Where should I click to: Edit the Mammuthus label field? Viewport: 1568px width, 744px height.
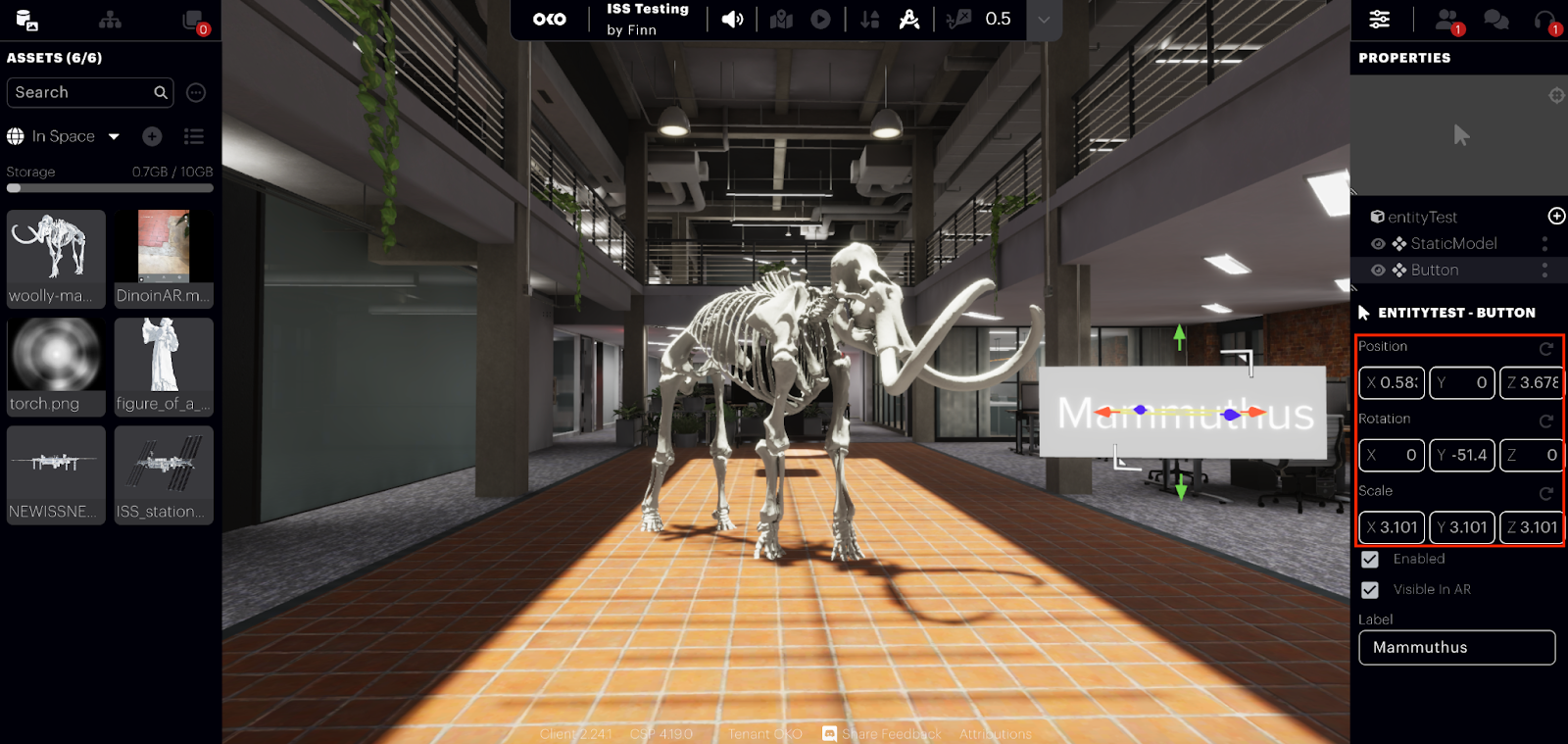[1456, 647]
